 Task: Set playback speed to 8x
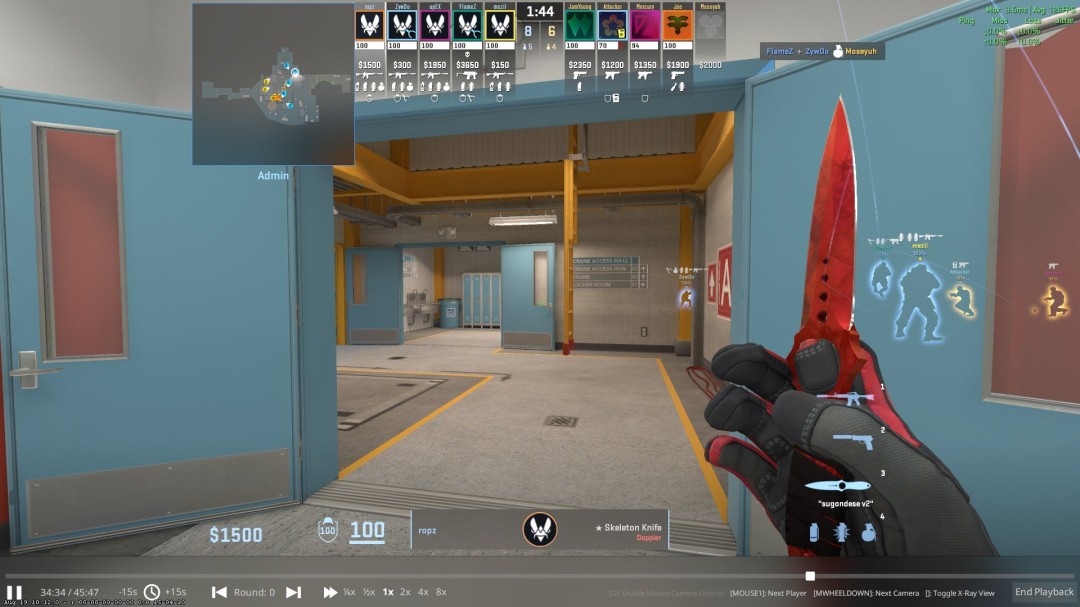441,592
